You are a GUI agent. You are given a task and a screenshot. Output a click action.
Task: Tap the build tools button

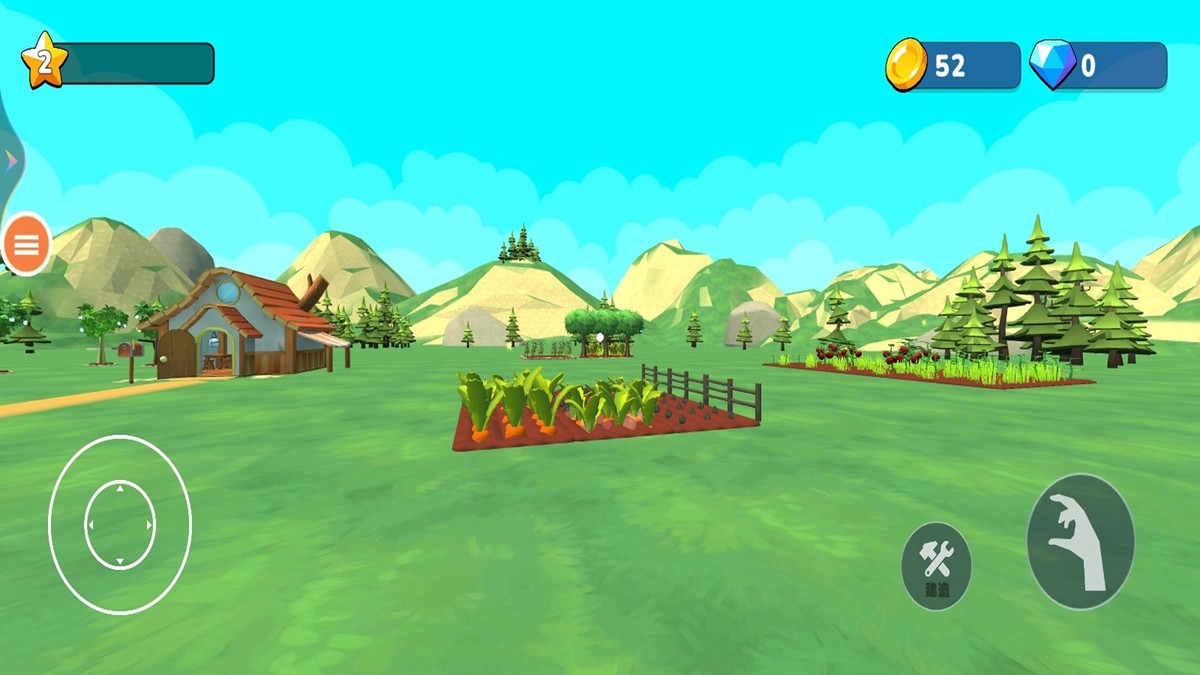pyautogui.click(x=936, y=565)
